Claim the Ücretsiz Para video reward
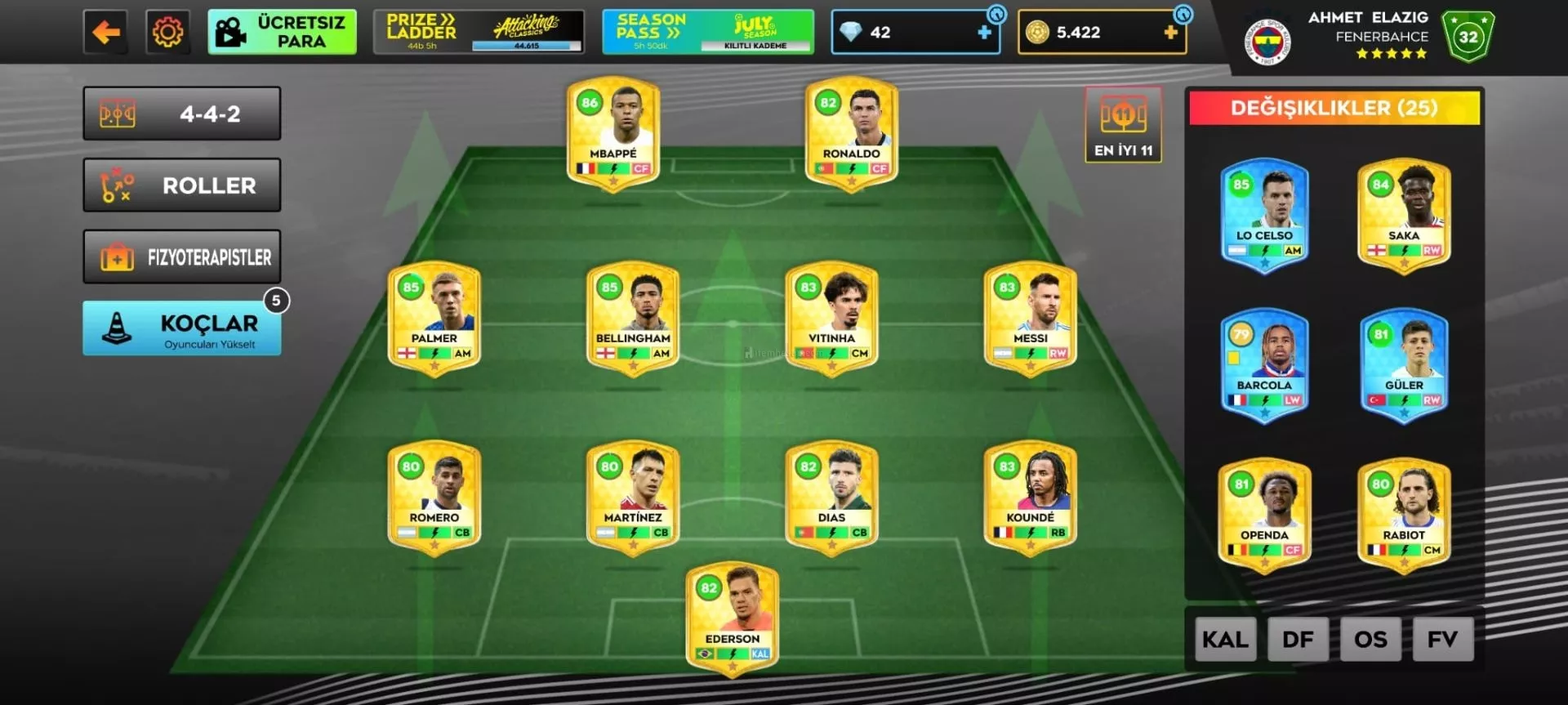Viewport: 1568px width, 705px height. click(282, 33)
